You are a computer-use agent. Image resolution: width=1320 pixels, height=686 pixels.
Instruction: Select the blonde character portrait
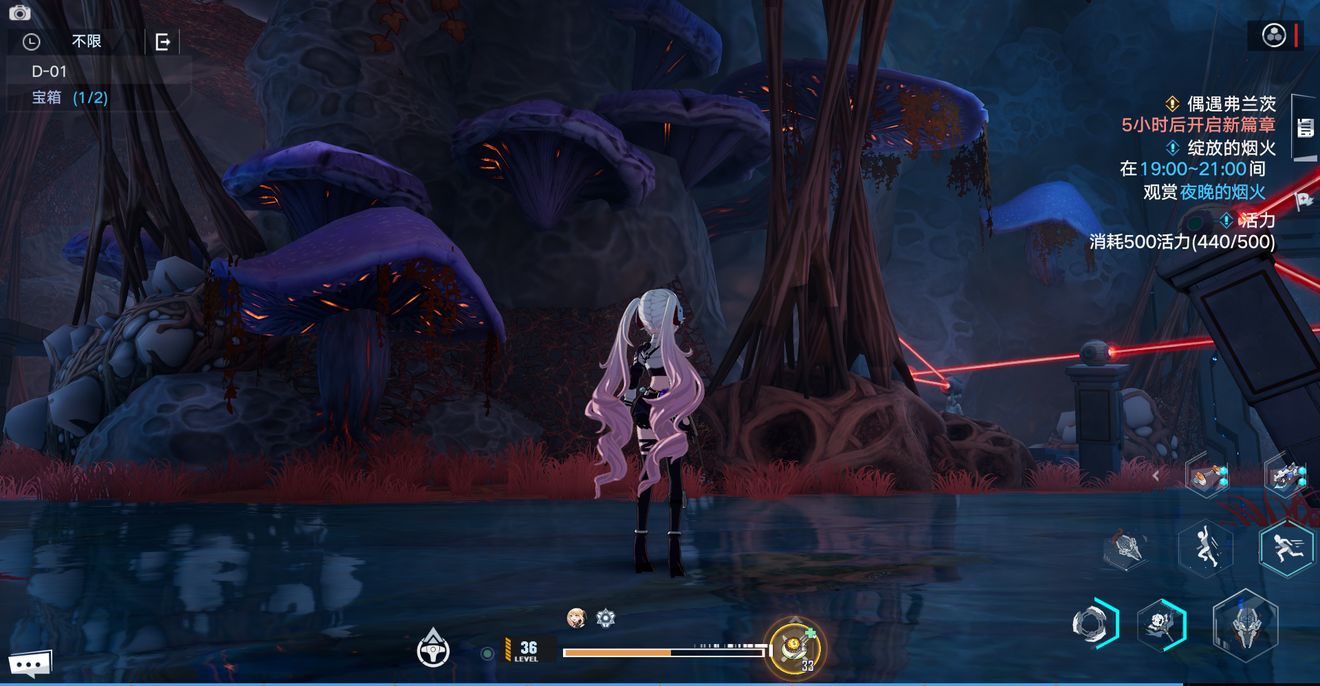pyautogui.click(x=576, y=618)
